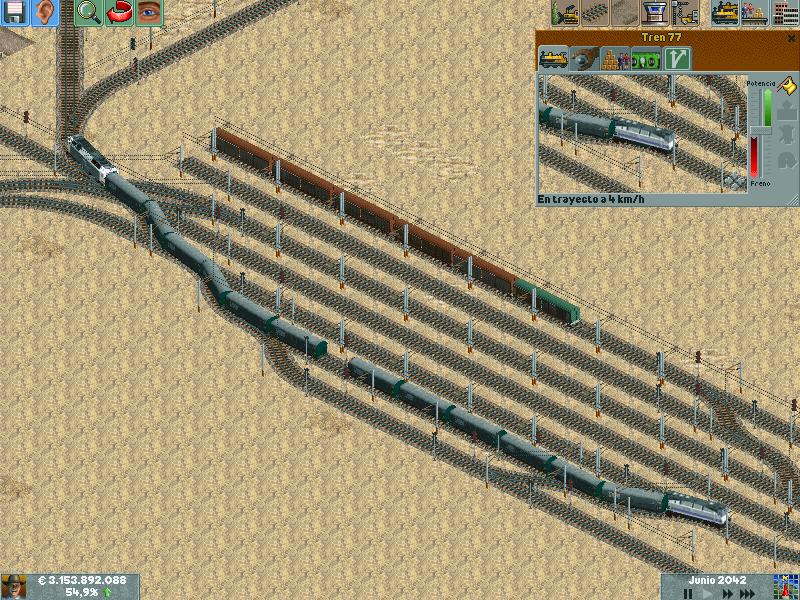
Task: Open the railway track construction tool
Action: [x=596, y=13]
